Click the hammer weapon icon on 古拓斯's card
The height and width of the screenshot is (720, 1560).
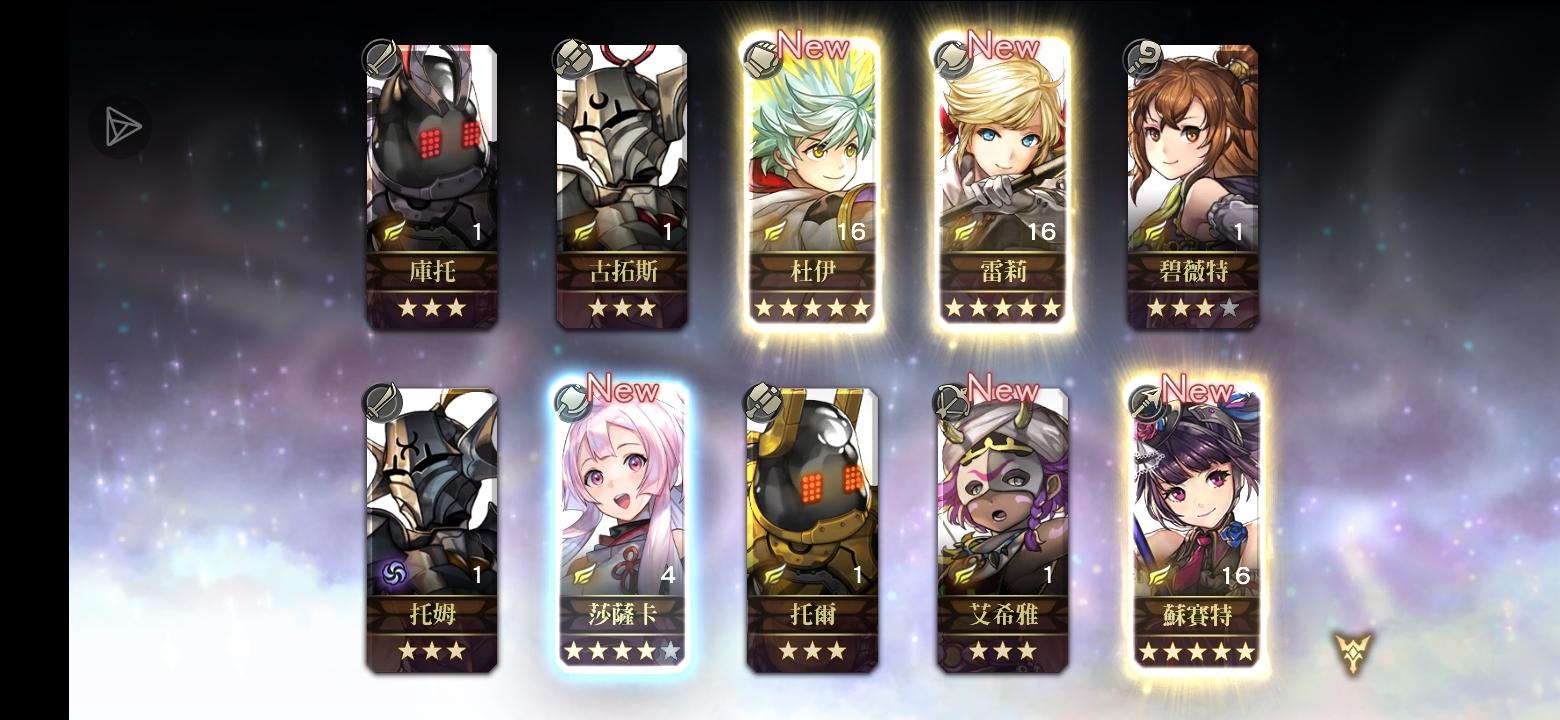click(574, 58)
